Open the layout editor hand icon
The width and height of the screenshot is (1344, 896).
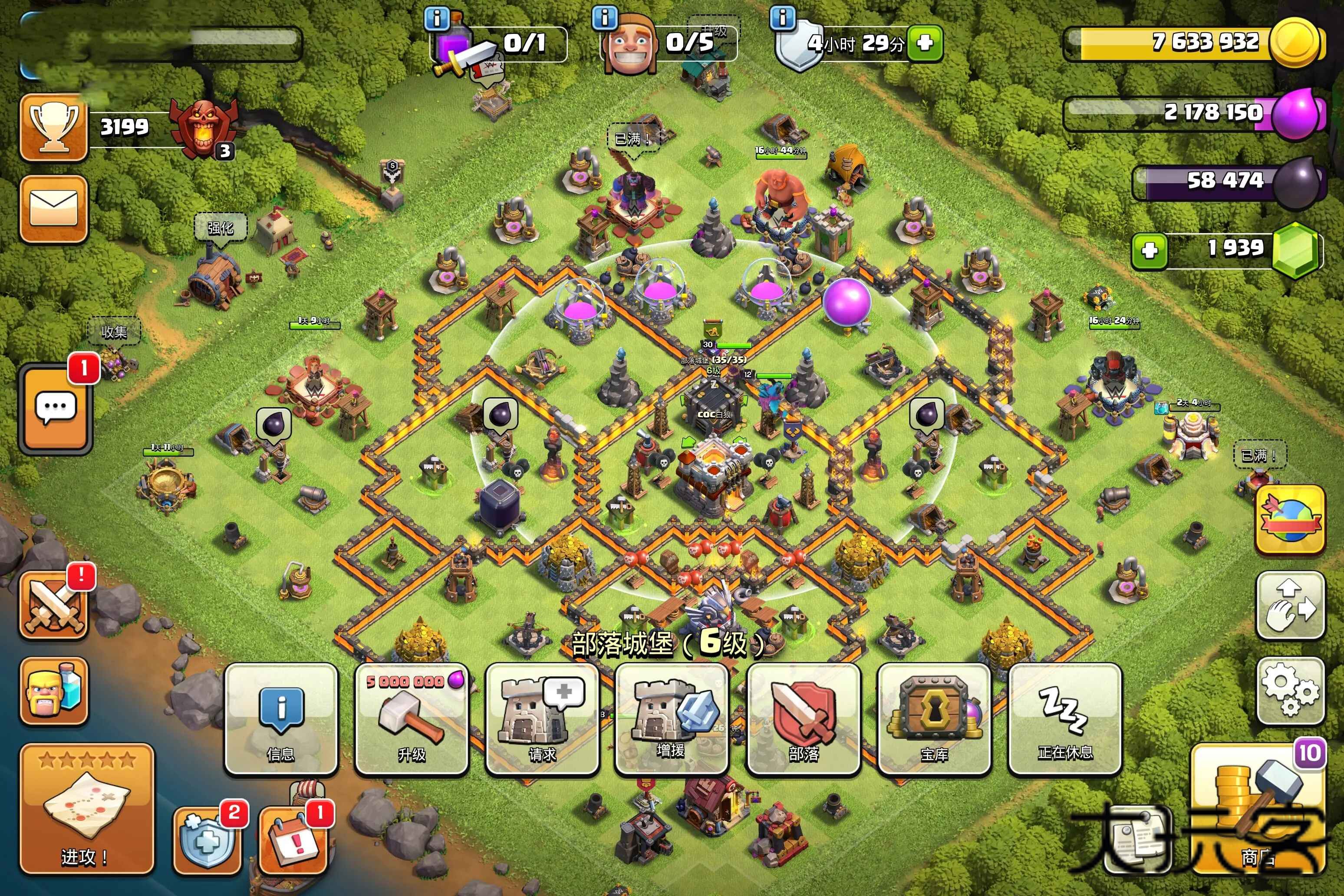(x=1290, y=605)
